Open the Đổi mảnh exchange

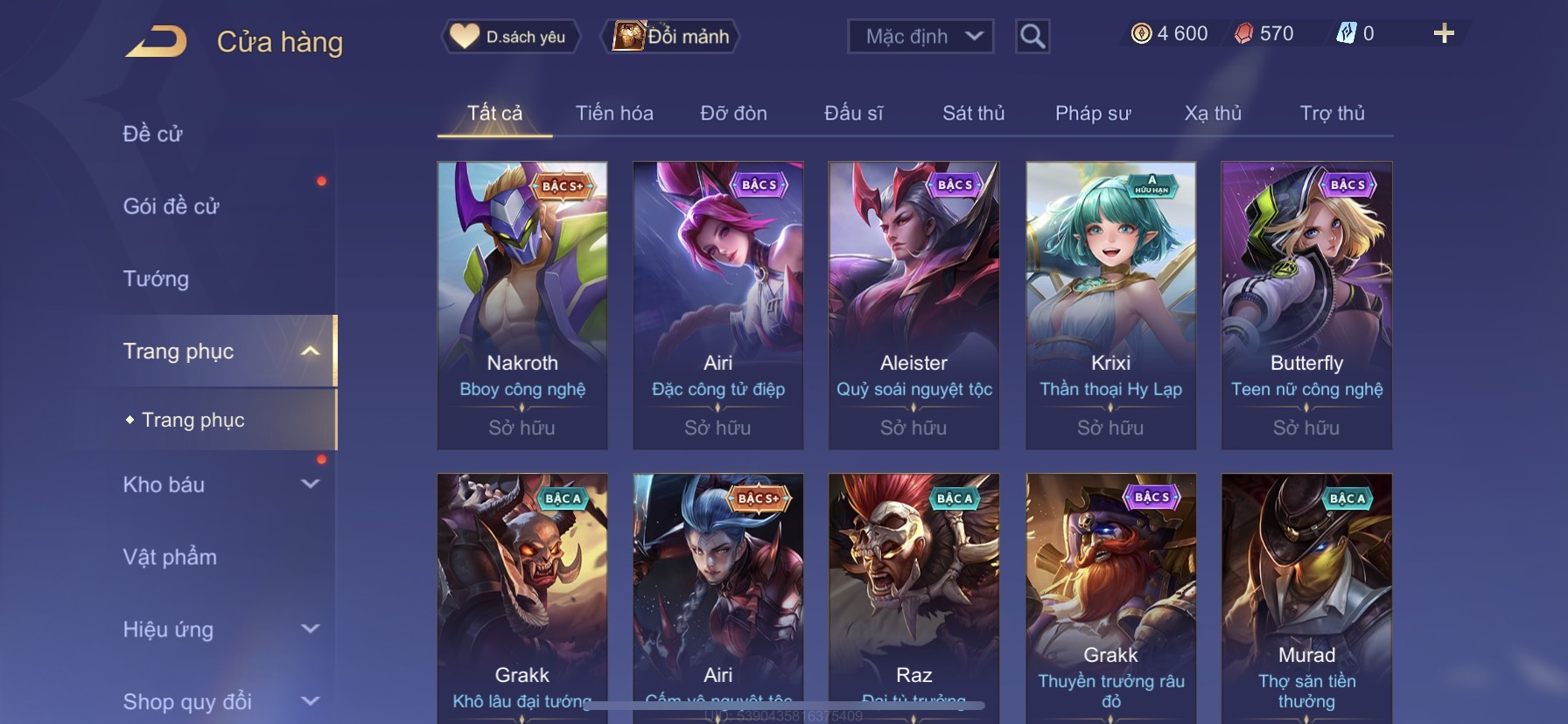671,37
